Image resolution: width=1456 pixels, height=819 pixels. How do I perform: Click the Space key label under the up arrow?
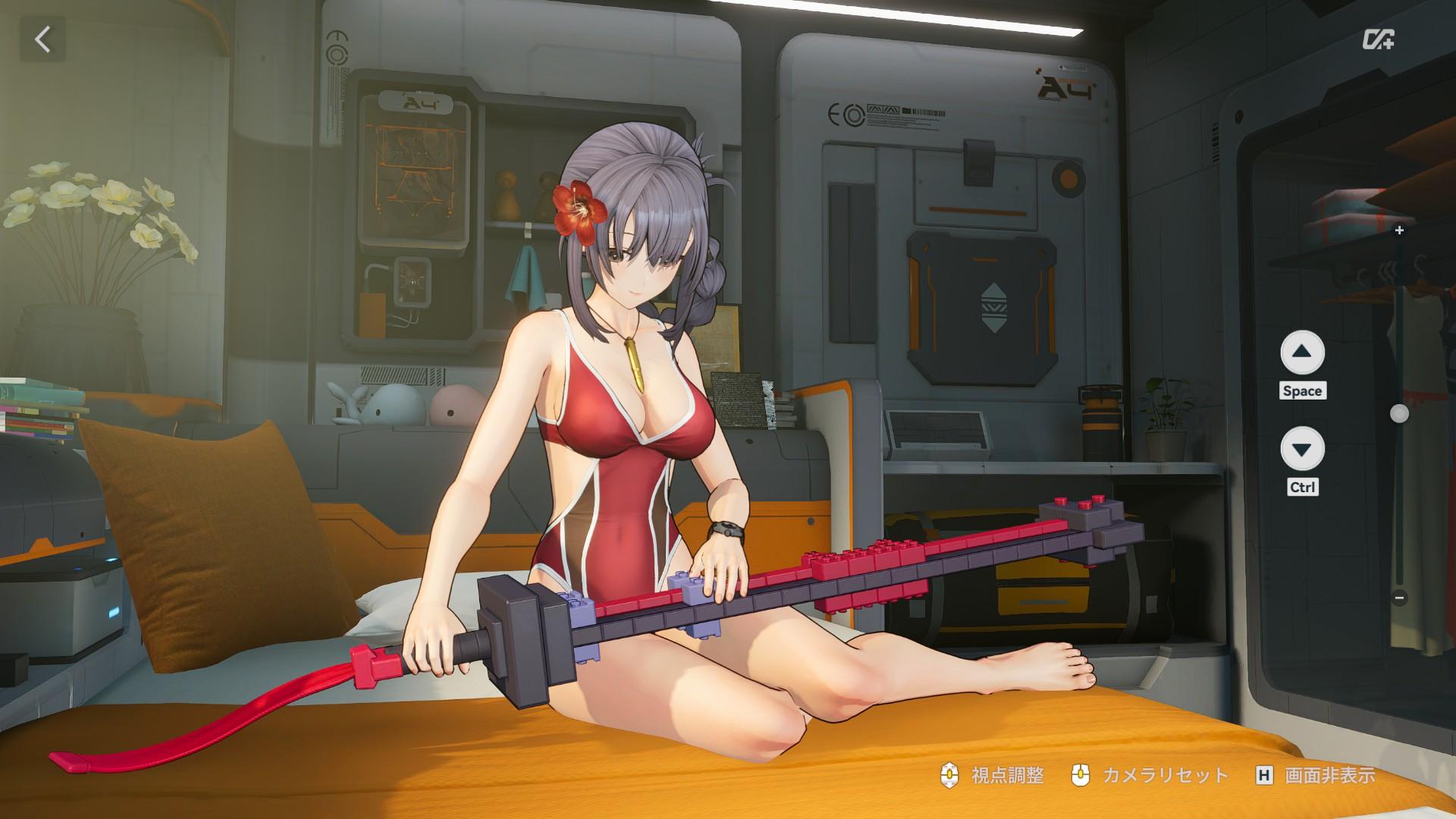[1303, 391]
